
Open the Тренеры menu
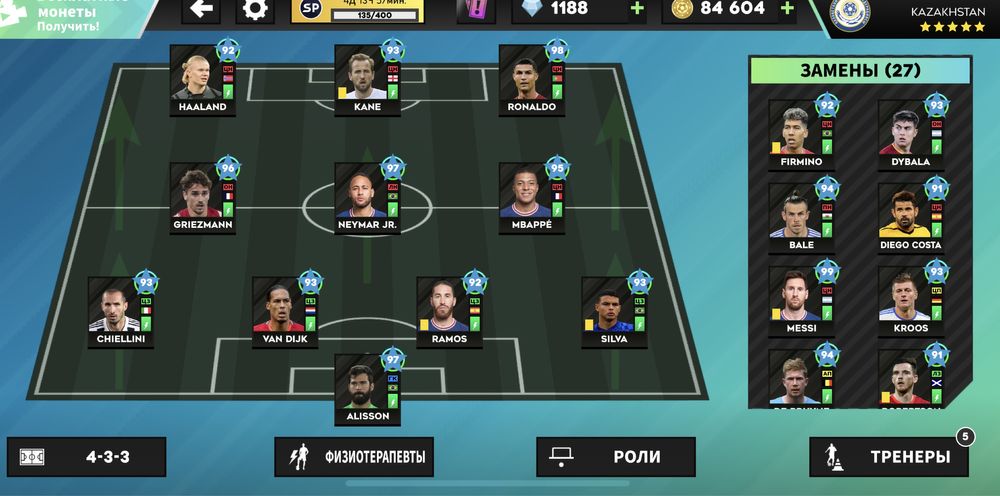click(889, 457)
